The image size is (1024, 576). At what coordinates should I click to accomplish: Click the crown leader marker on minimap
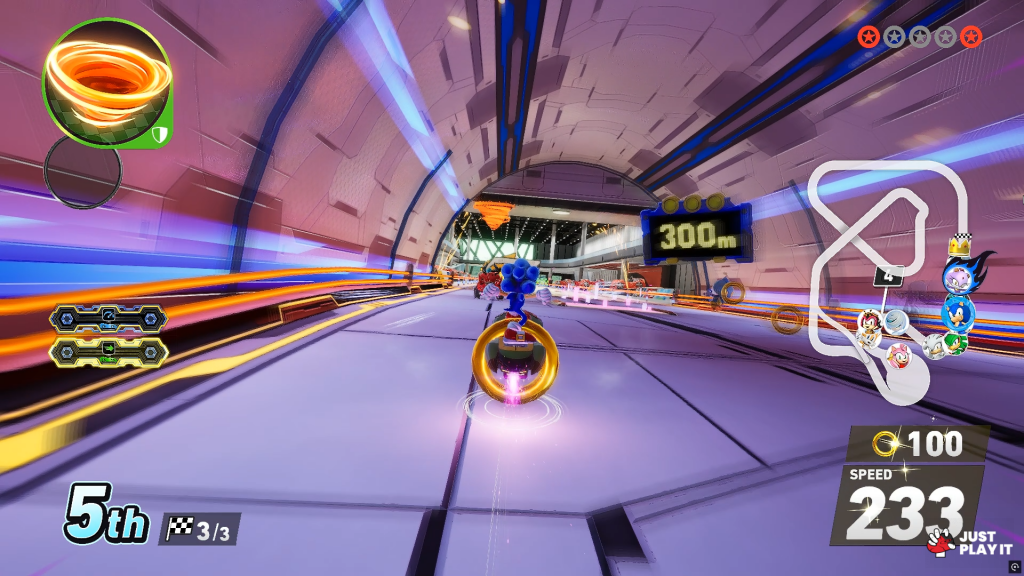point(958,243)
